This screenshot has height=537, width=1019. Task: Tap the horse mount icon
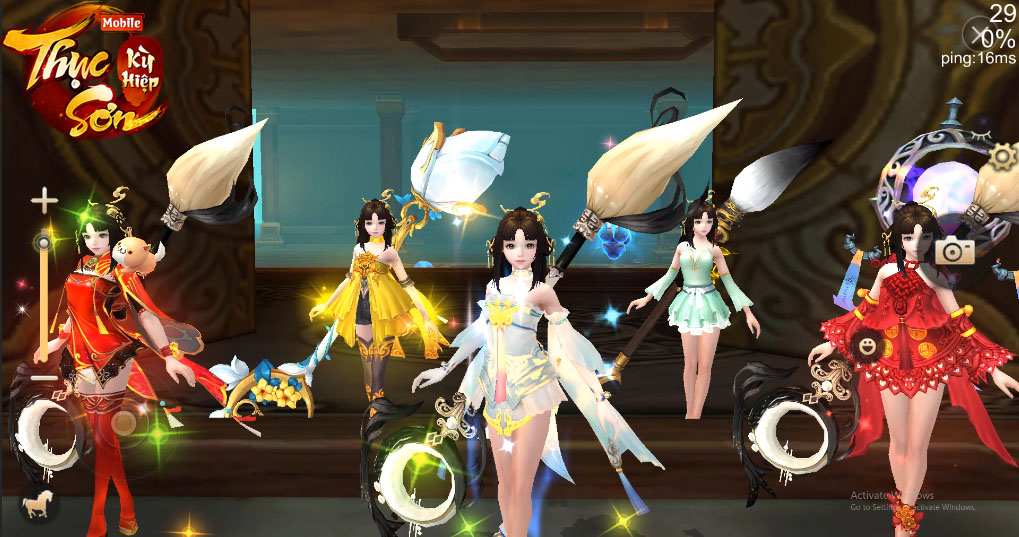(39, 505)
